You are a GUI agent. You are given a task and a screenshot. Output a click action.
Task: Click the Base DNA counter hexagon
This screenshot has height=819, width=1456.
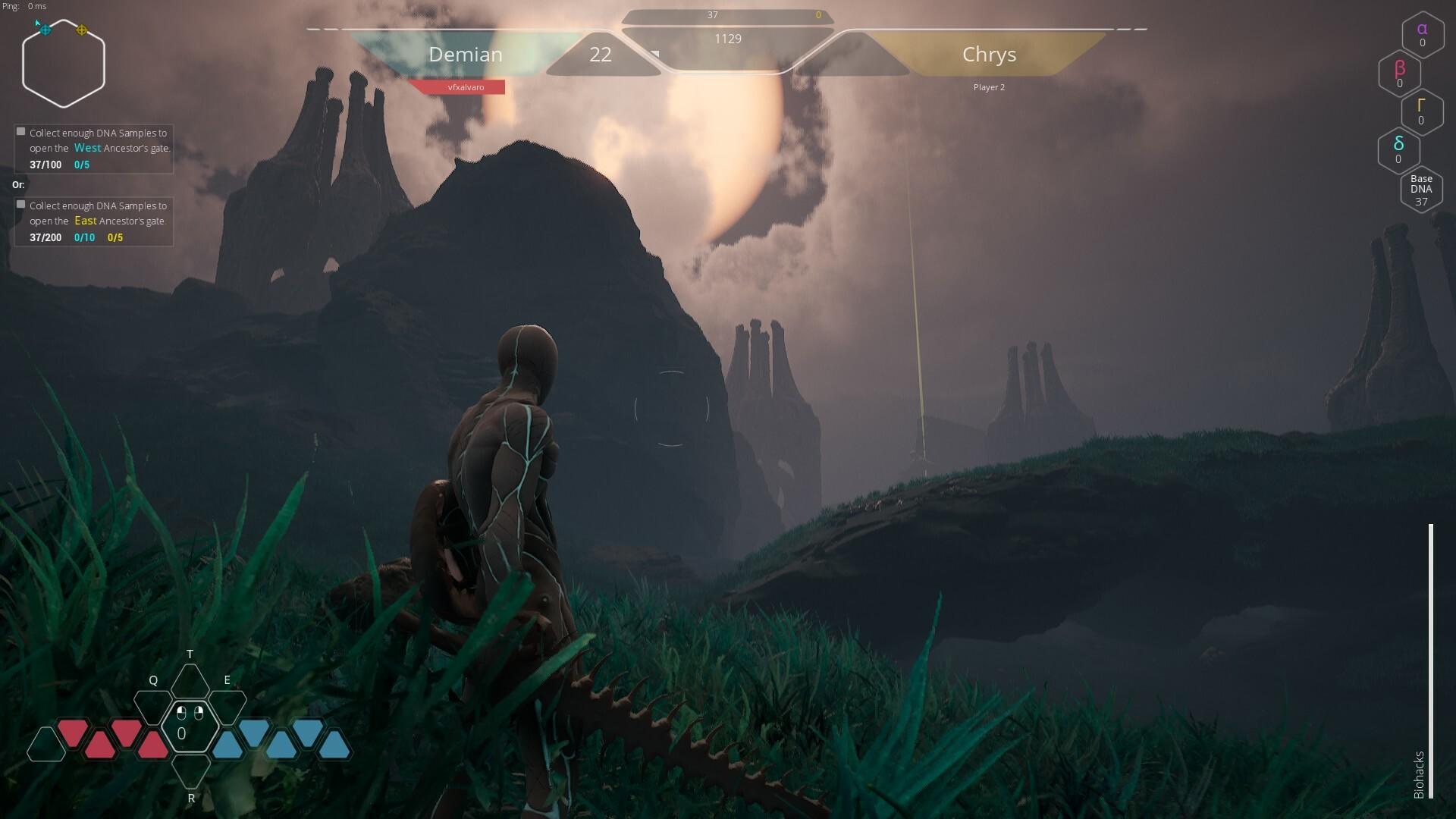point(1421,189)
